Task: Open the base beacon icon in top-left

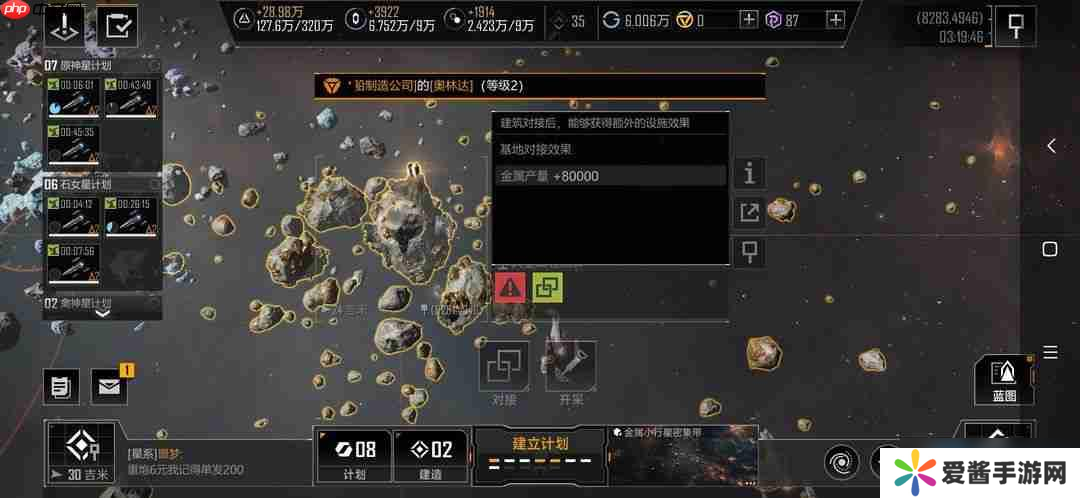Action: [x=66, y=25]
